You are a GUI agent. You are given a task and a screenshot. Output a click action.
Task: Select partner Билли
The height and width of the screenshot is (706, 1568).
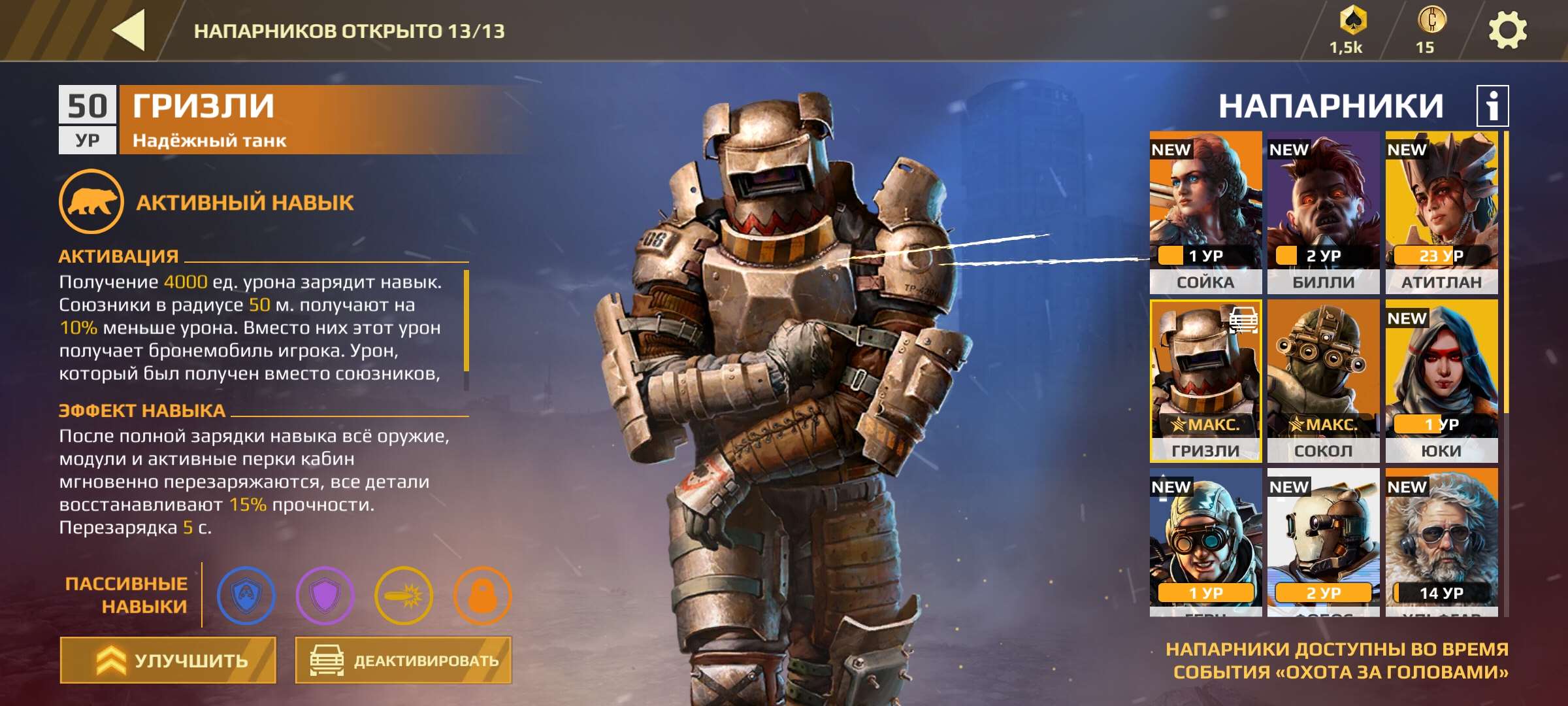pyautogui.click(x=1323, y=212)
